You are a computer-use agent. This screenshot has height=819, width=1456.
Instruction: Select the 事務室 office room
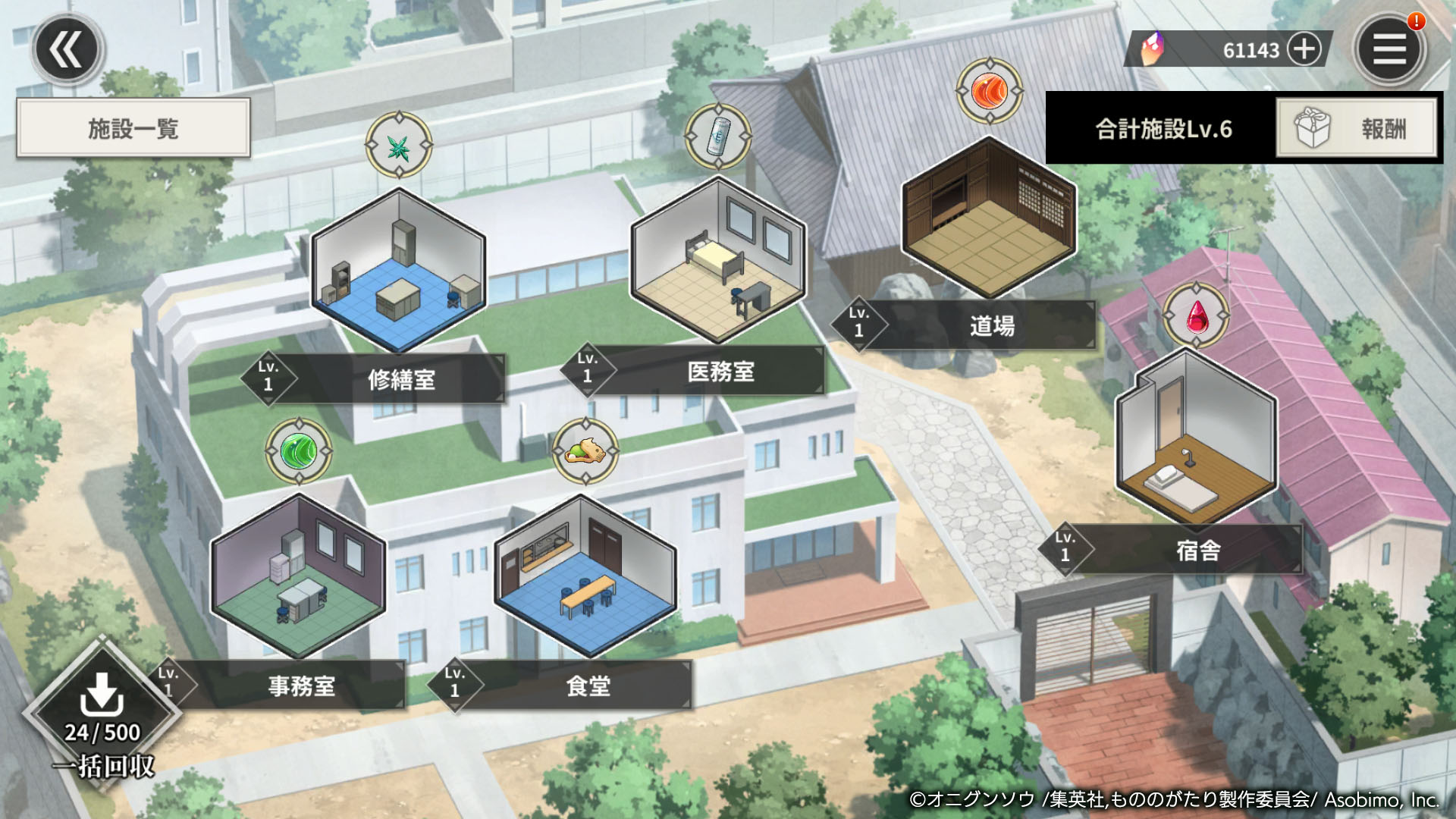[x=298, y=576]
